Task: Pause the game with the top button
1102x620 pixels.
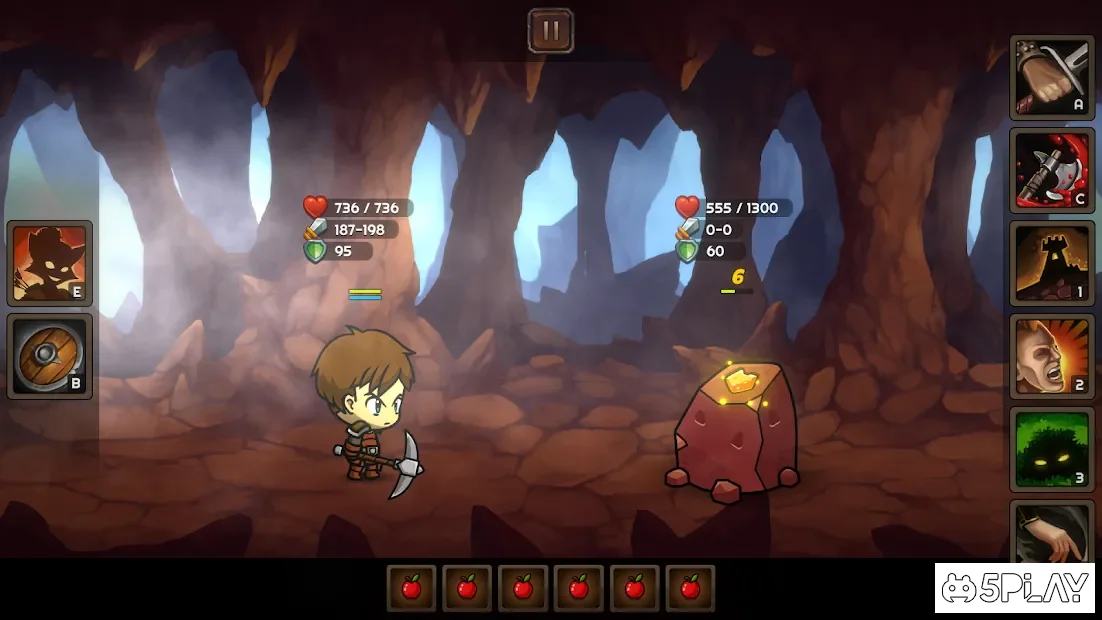Action: (550, 30)
